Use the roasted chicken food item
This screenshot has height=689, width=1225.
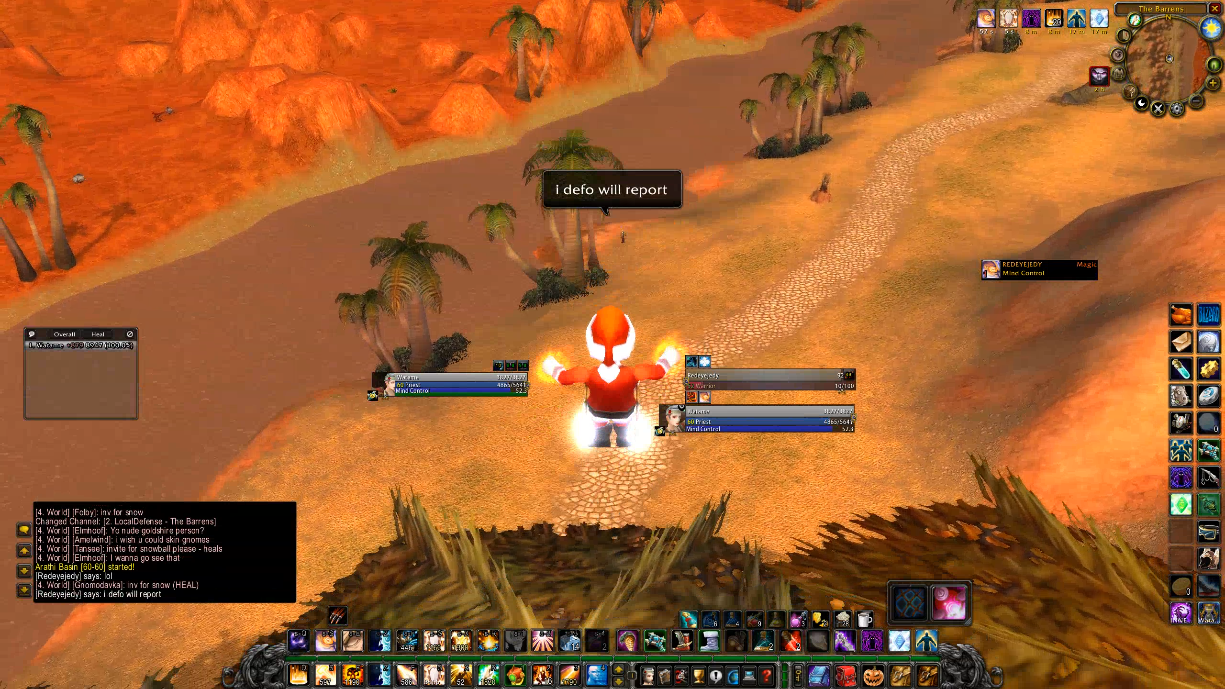(1181, 315)
